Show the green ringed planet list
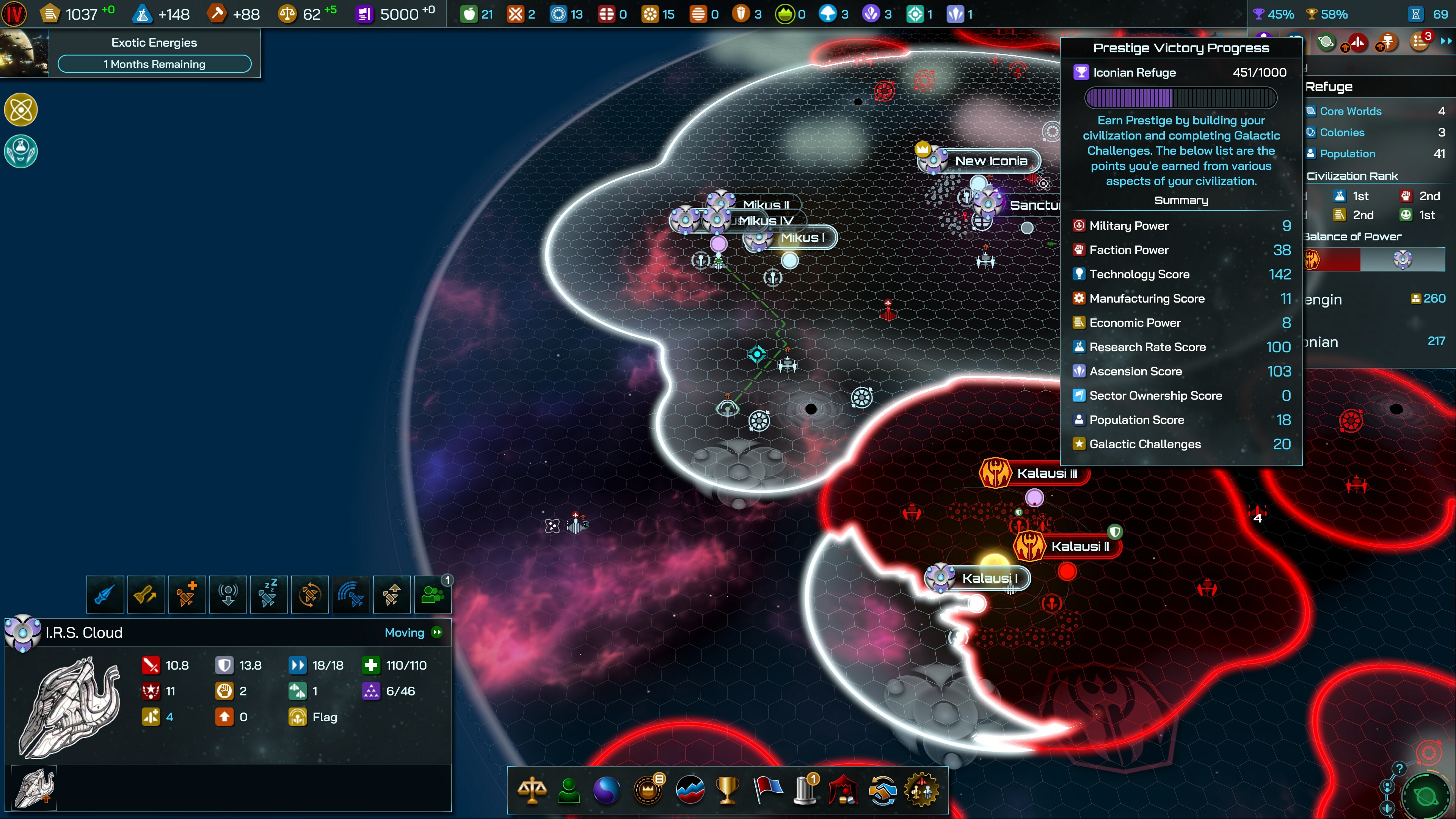 point(1326,42)
